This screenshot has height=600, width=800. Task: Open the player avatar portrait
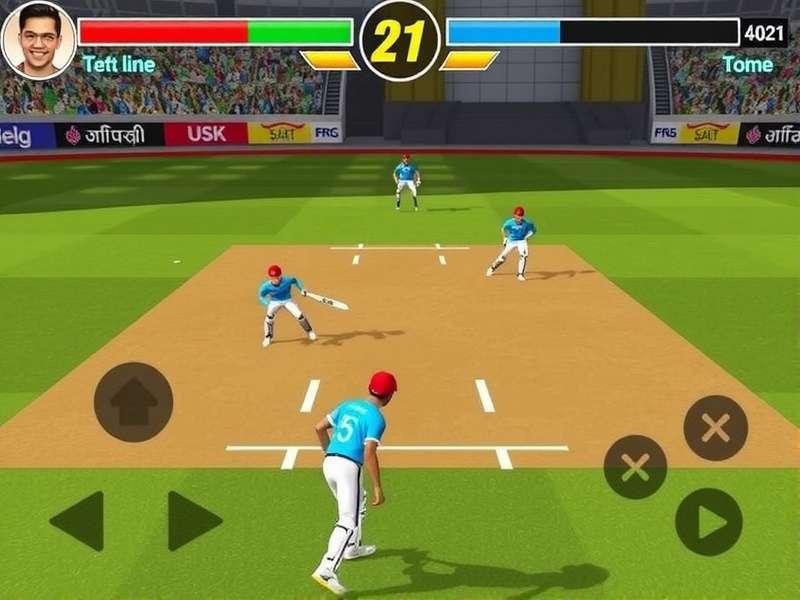coord(38,40)
